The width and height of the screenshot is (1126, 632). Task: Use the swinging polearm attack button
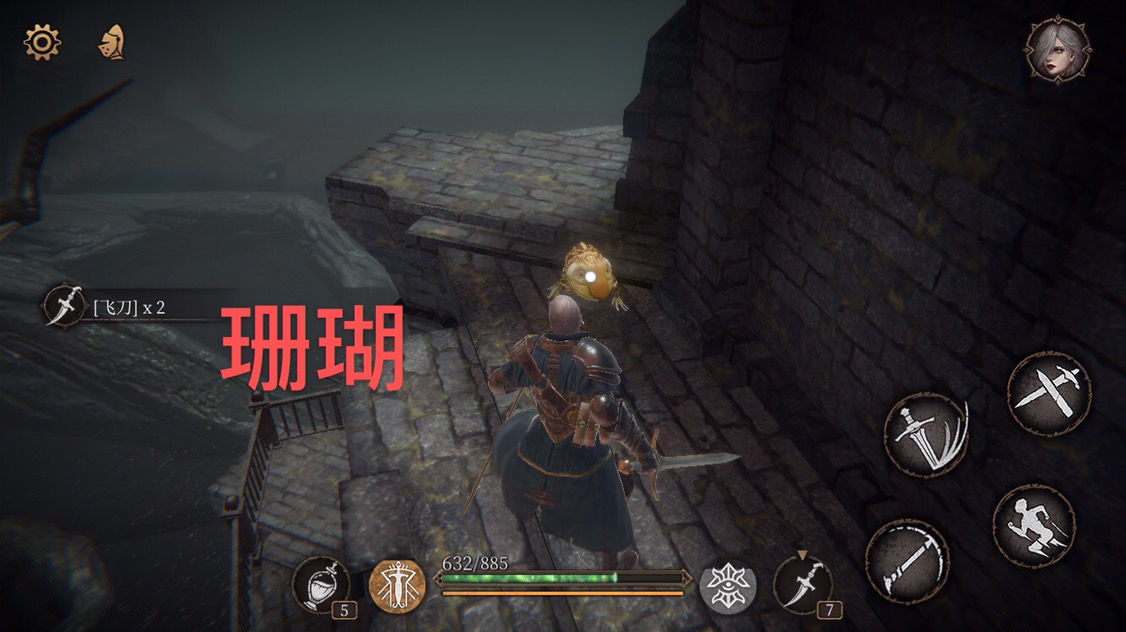tap(907, 561)
